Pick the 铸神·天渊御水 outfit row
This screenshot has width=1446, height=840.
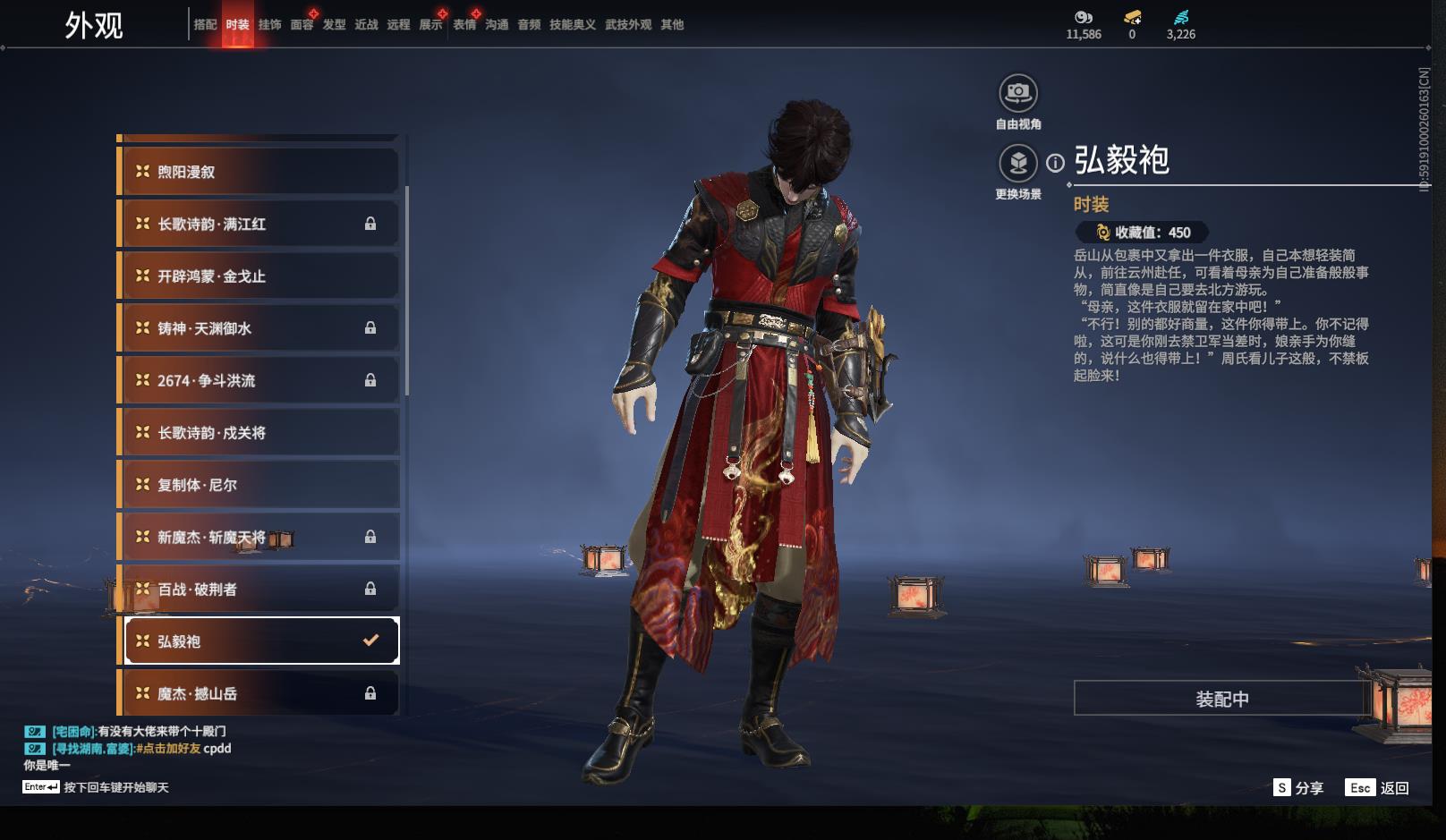pyautogui.click(x=259, y=328)
